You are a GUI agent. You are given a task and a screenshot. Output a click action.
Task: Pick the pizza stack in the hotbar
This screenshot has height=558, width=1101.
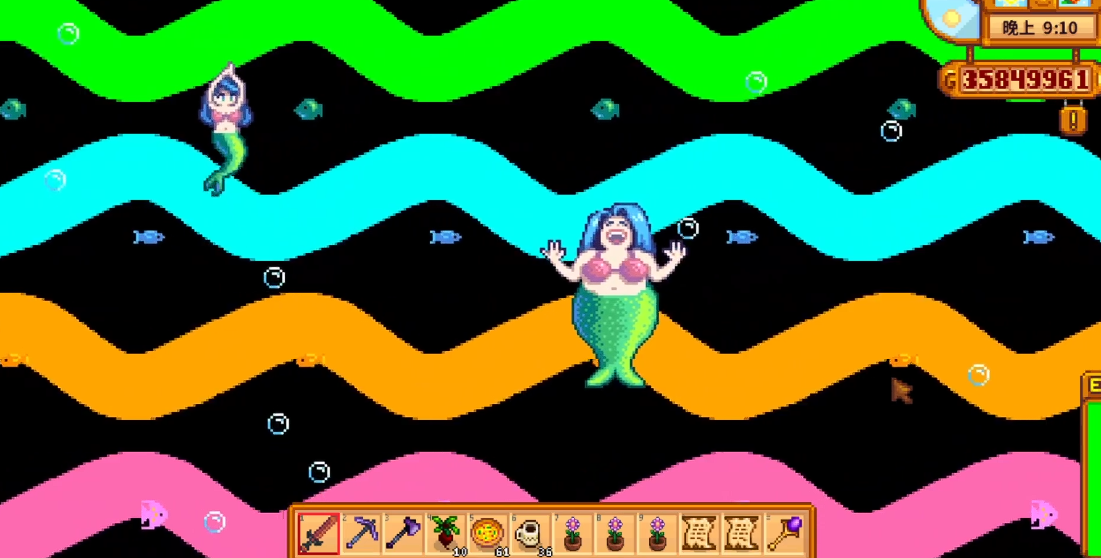487,531
